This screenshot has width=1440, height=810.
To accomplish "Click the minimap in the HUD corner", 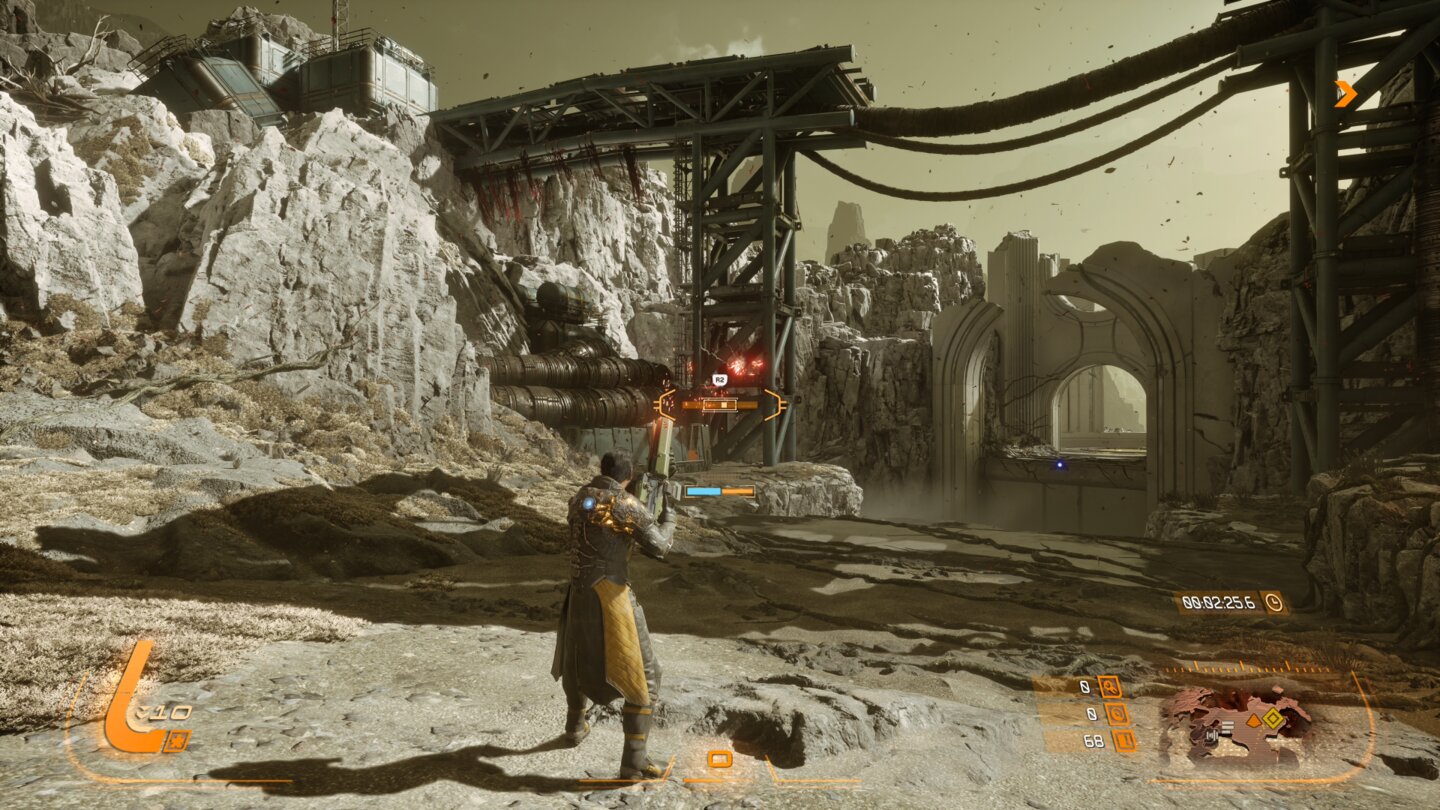I will coord(1236,726).
